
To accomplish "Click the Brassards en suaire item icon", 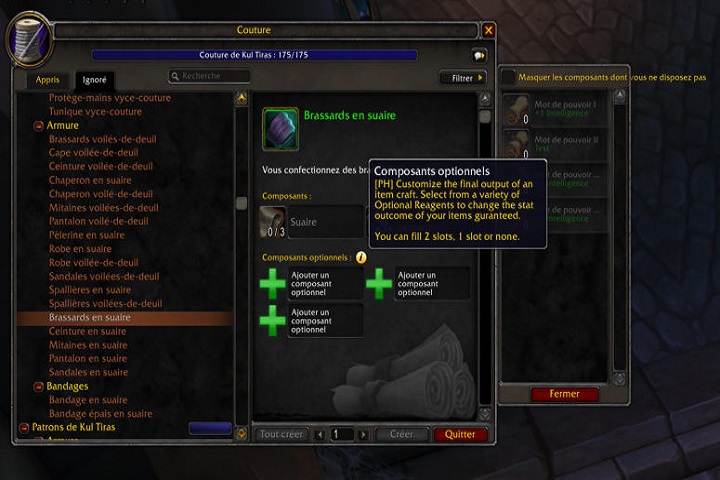I will click(280, 129).
